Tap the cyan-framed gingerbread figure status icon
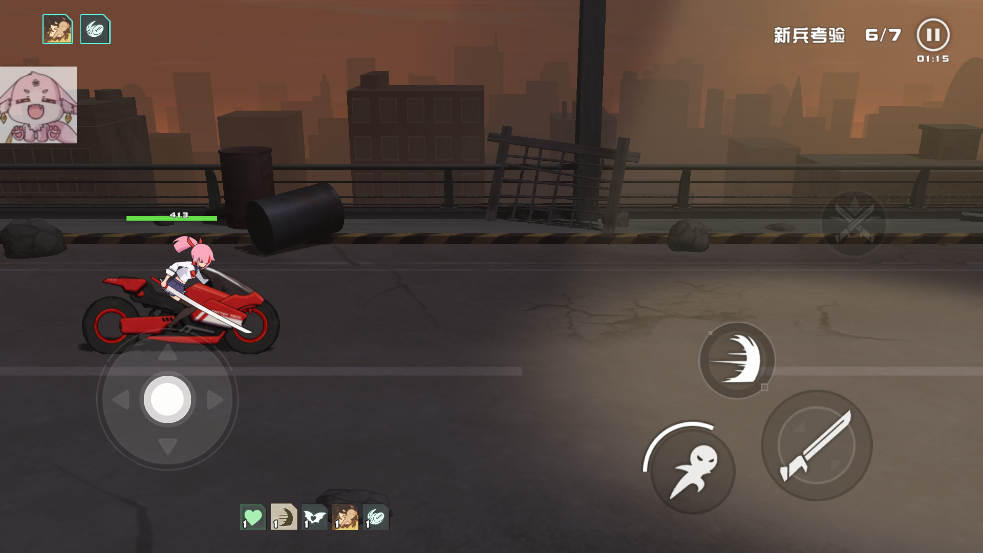Viewport: 983px width, 553px height. coord(58,30)
